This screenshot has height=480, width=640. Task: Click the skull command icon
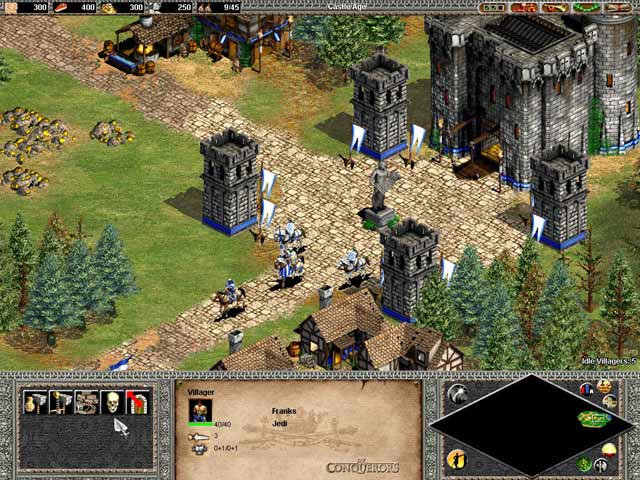pos(112,402)
